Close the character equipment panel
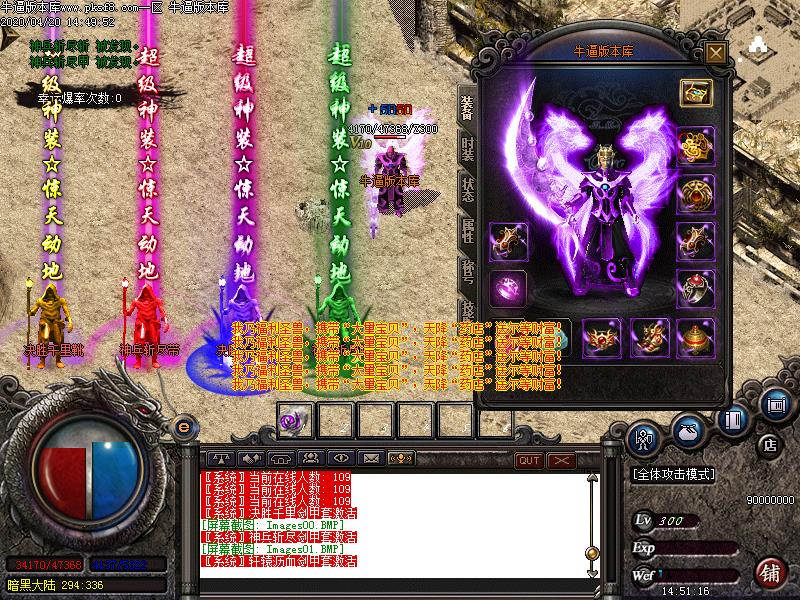Image resolution: width=800 pixels, height=600 pixels. pos(714,53)
